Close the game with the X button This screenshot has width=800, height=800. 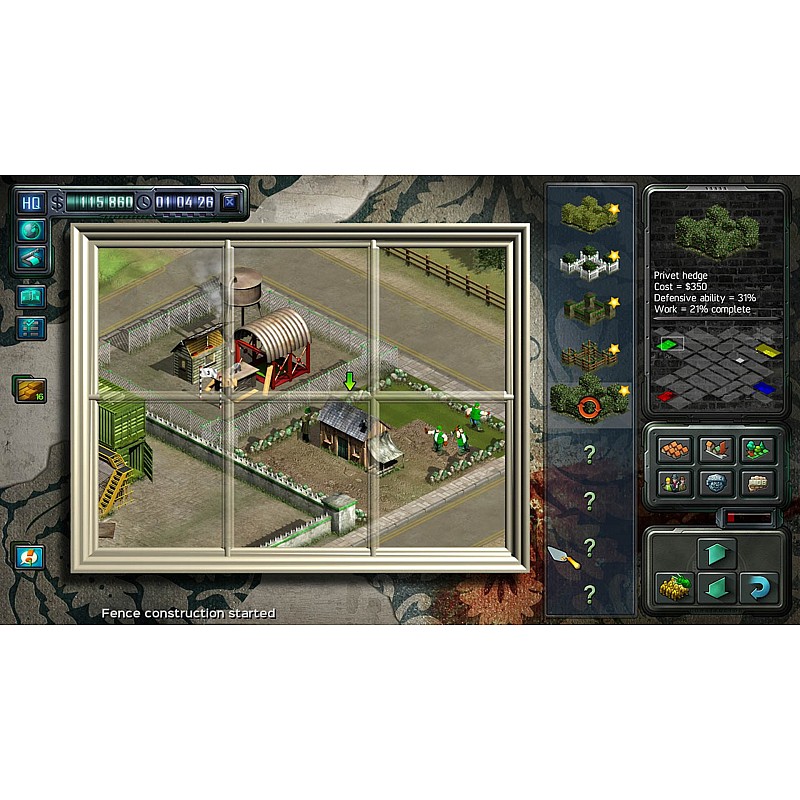point(231,202)
